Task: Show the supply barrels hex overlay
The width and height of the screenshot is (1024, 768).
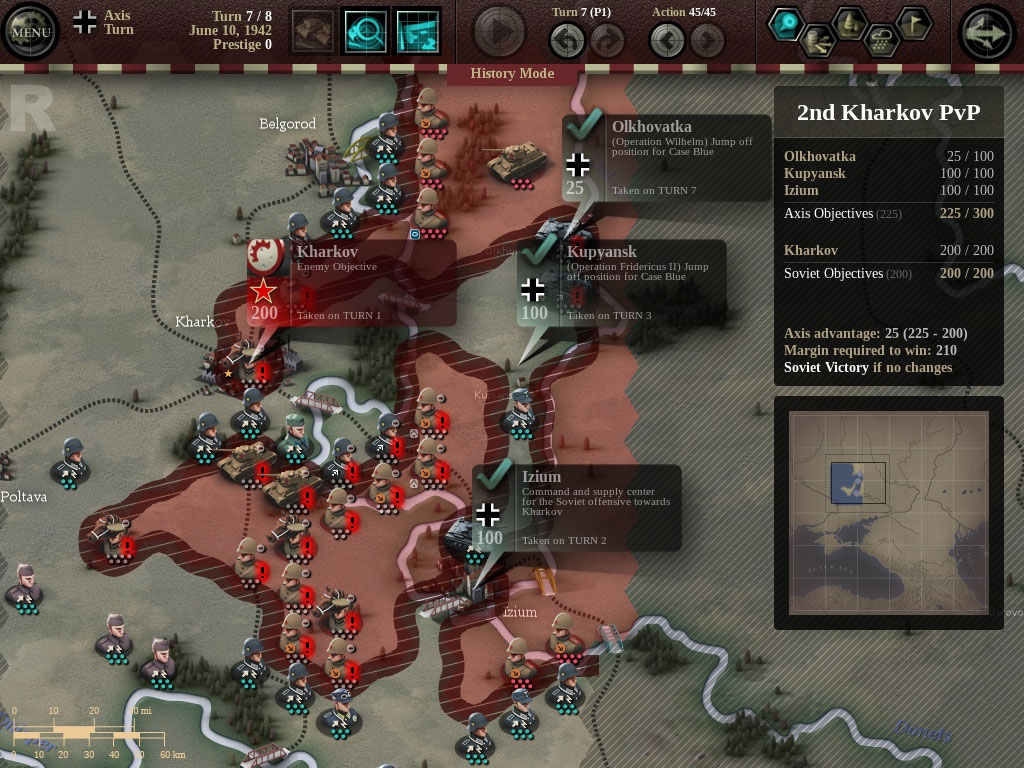Action: click(x=817, y=40)
